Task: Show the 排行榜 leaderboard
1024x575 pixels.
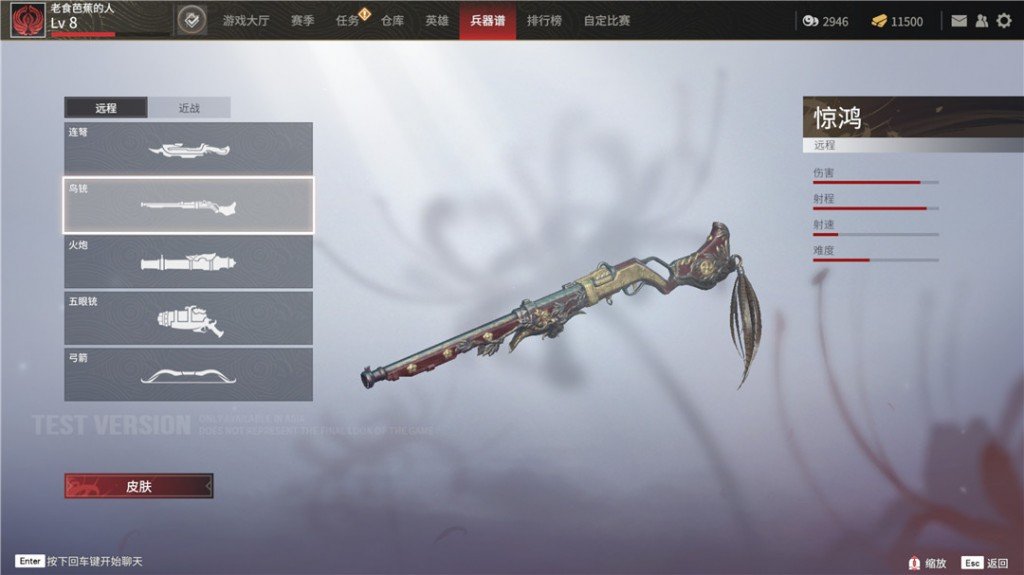Action: pos(544,20)
